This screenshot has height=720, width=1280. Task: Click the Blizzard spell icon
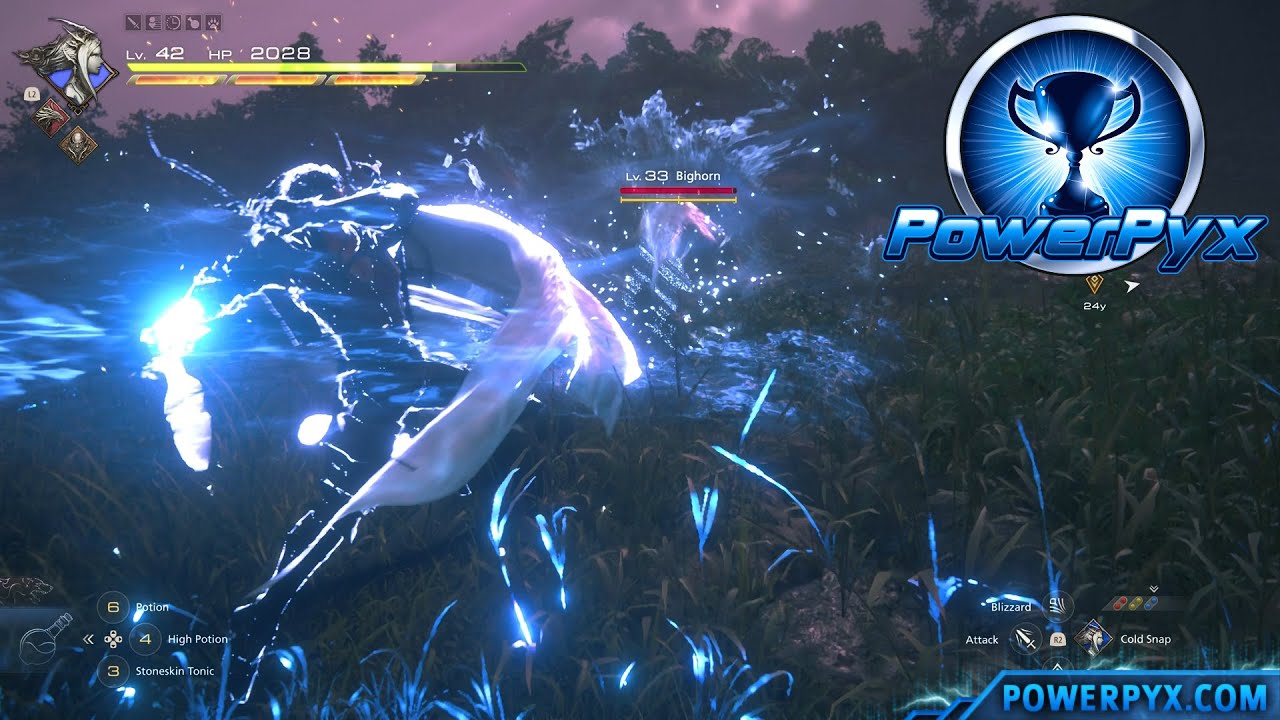[x=1056, y=608]
